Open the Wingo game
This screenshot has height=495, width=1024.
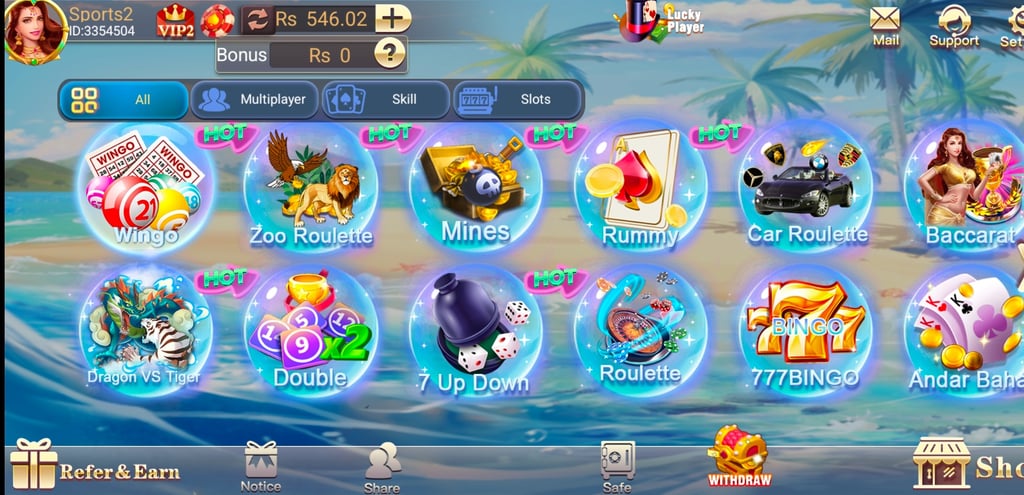(x=145, y=190)
